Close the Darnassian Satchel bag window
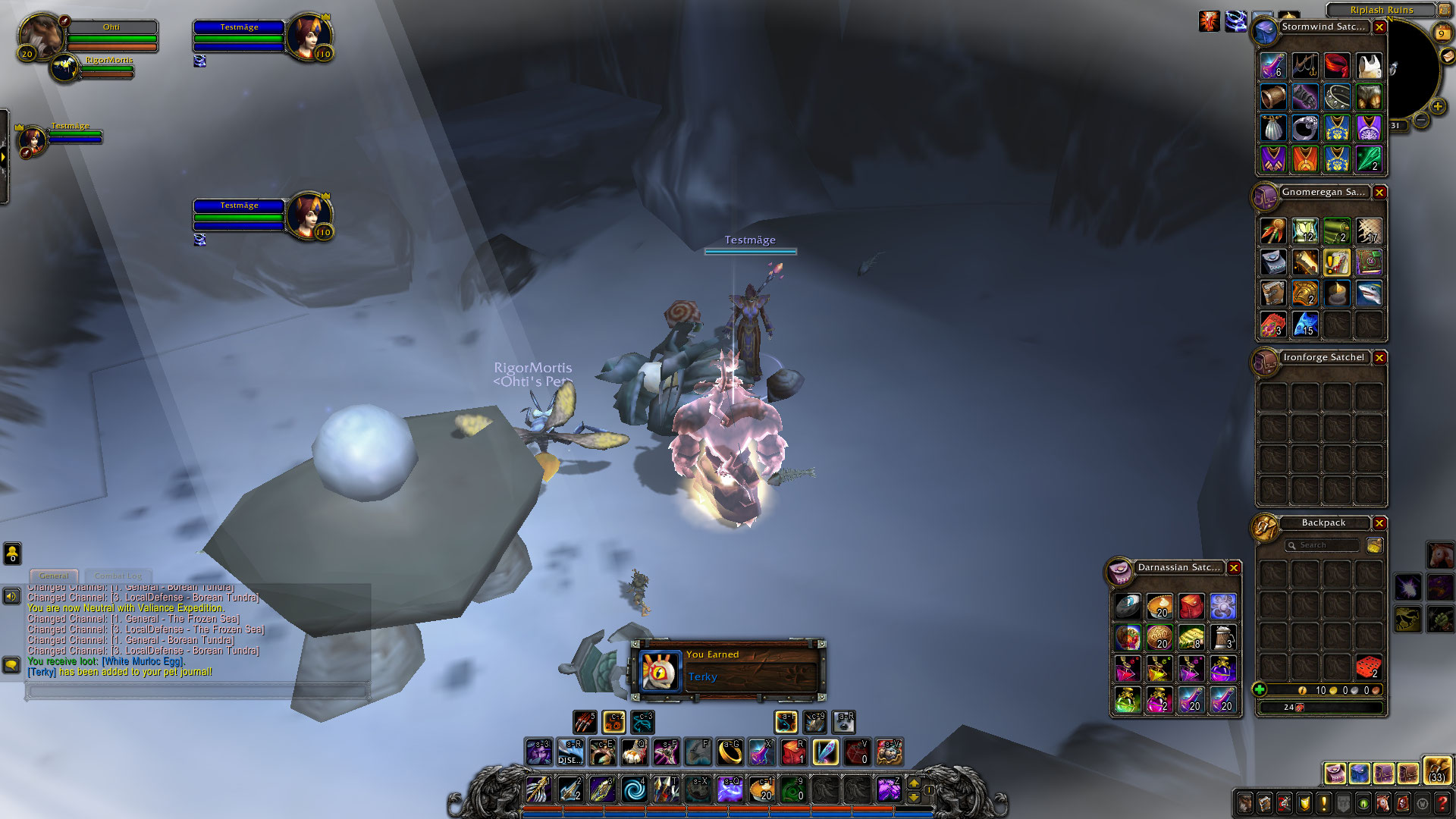This screenshot has width=1456, height=819. click(x=1234, y=568)
